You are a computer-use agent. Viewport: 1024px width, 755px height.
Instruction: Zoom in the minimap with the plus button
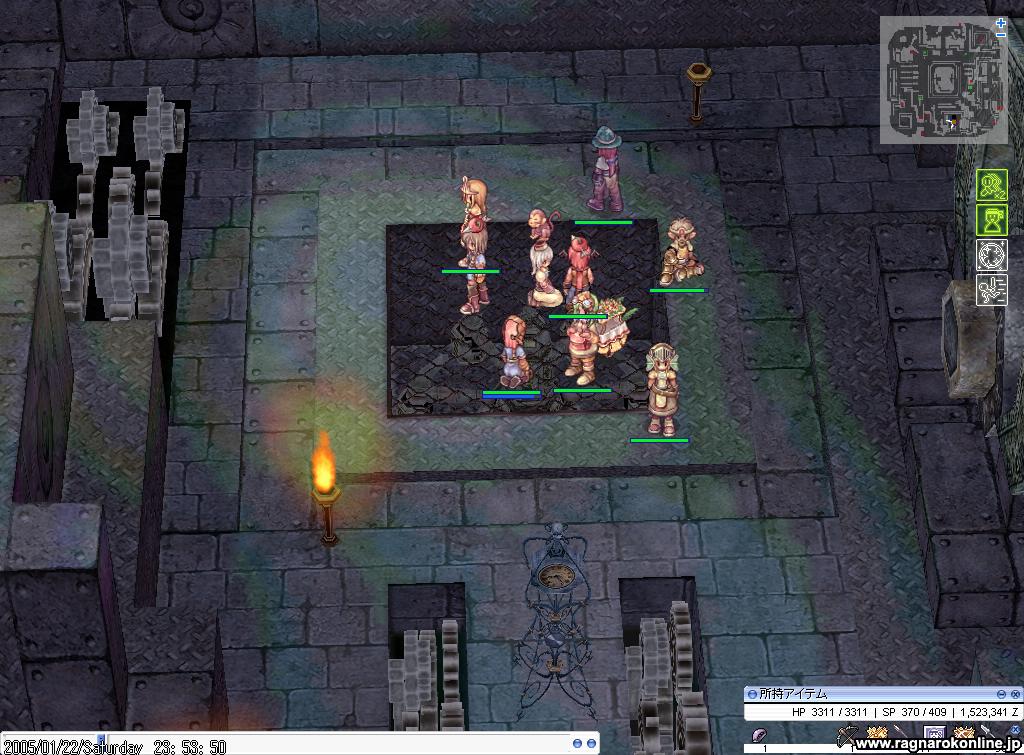[1001, 22]
